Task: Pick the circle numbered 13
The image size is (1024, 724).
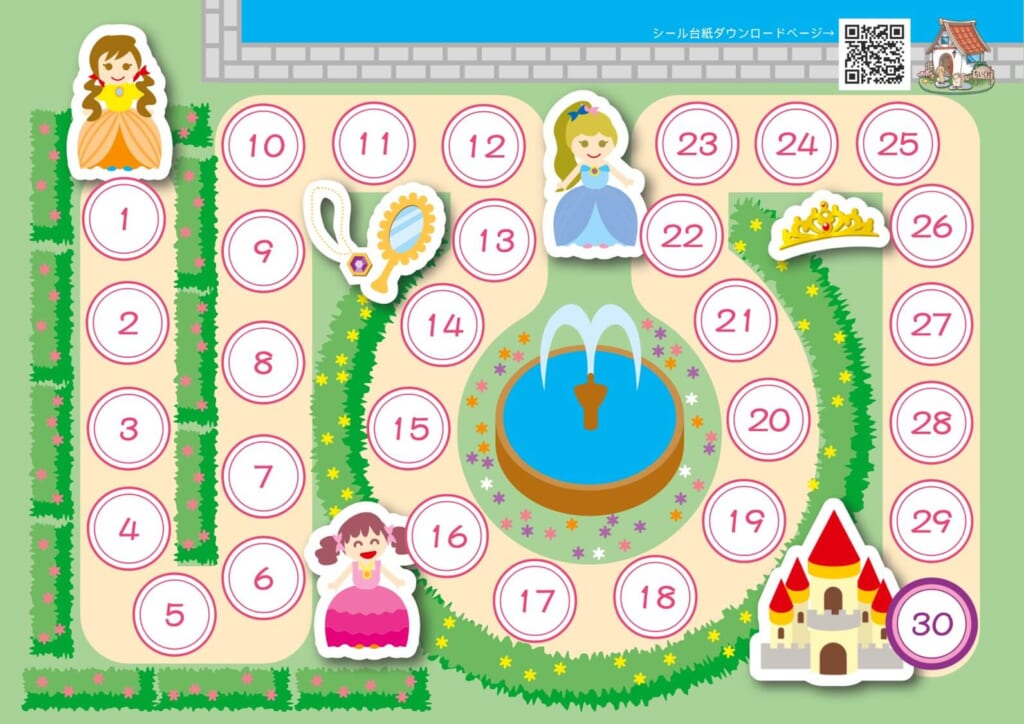Action: click(x=494, y=240)
